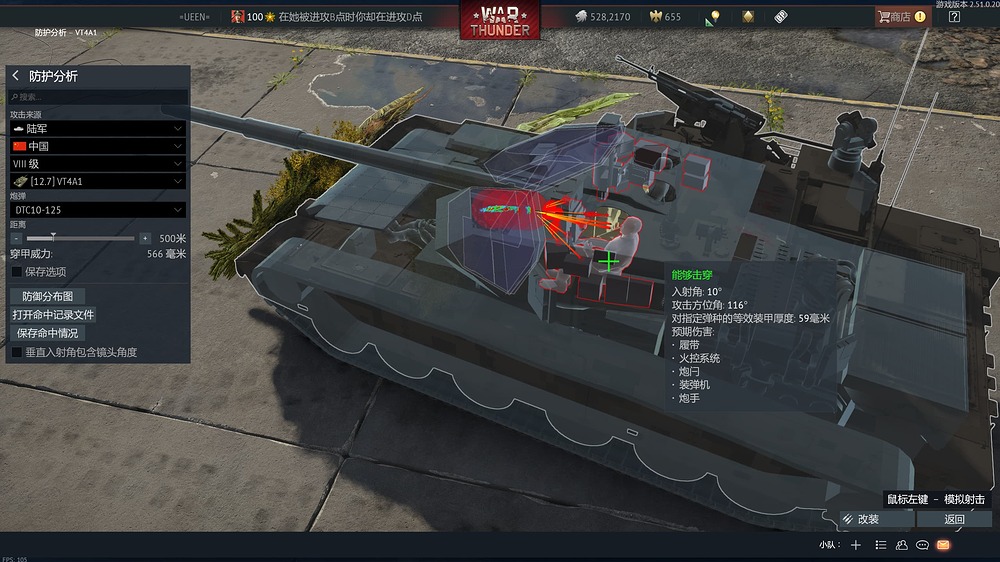
Task: Open the 陆军 attack source dropdown
Action: (x=97, y=129)
